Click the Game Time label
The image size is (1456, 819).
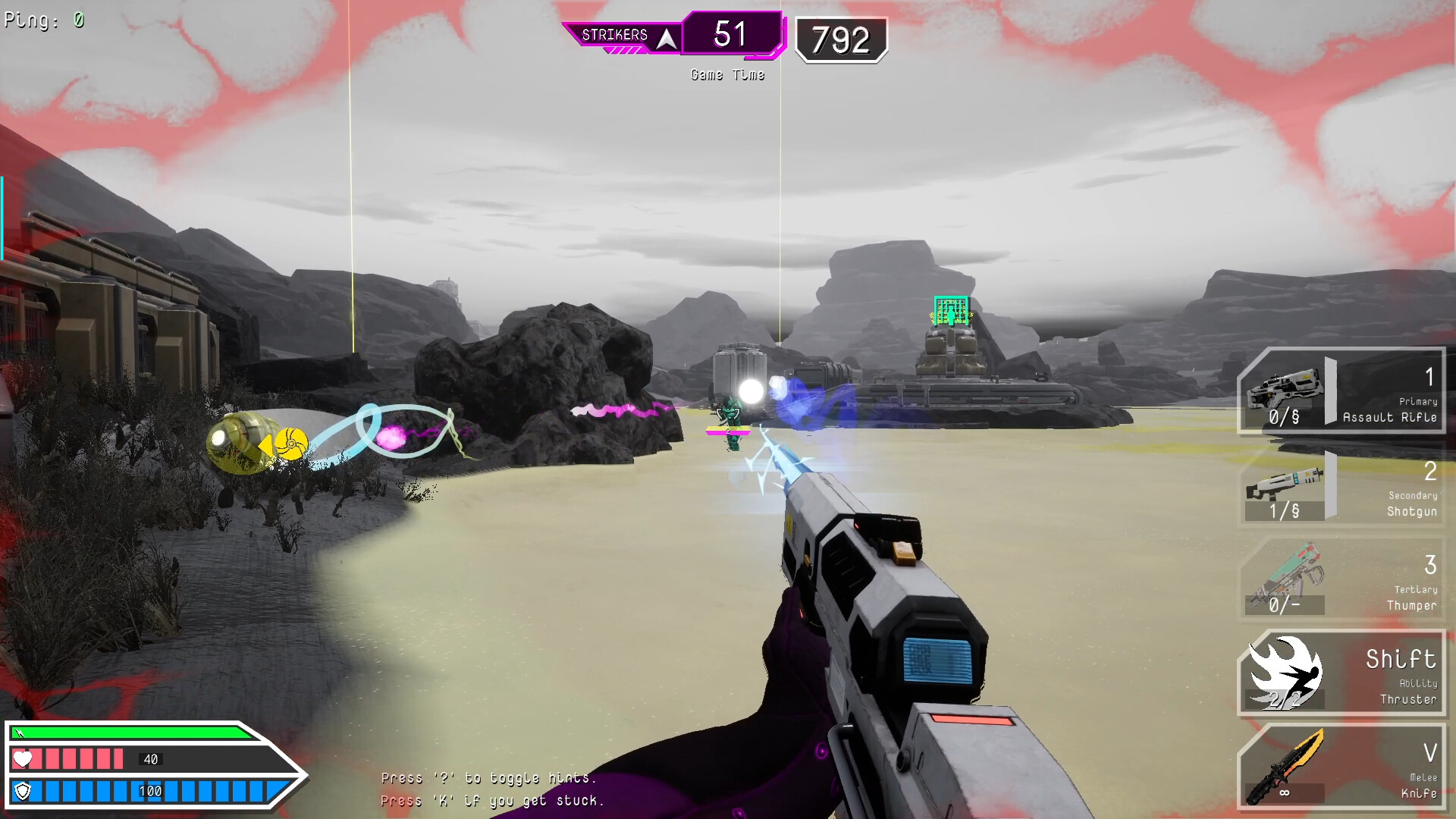click(726, 74)
